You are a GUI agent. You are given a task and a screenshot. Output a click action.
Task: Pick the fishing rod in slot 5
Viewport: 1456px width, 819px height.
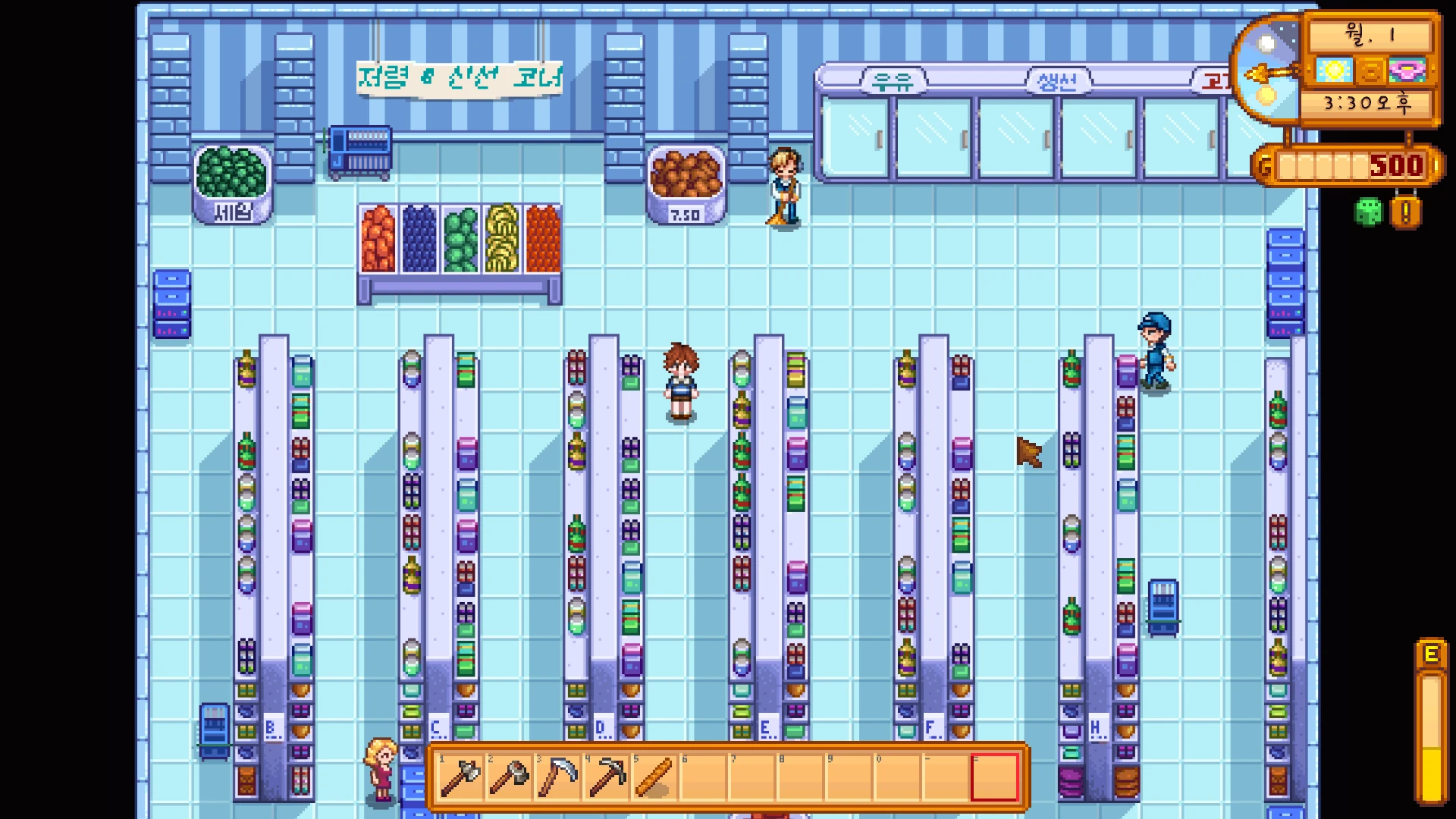click(x=655, y=777)
